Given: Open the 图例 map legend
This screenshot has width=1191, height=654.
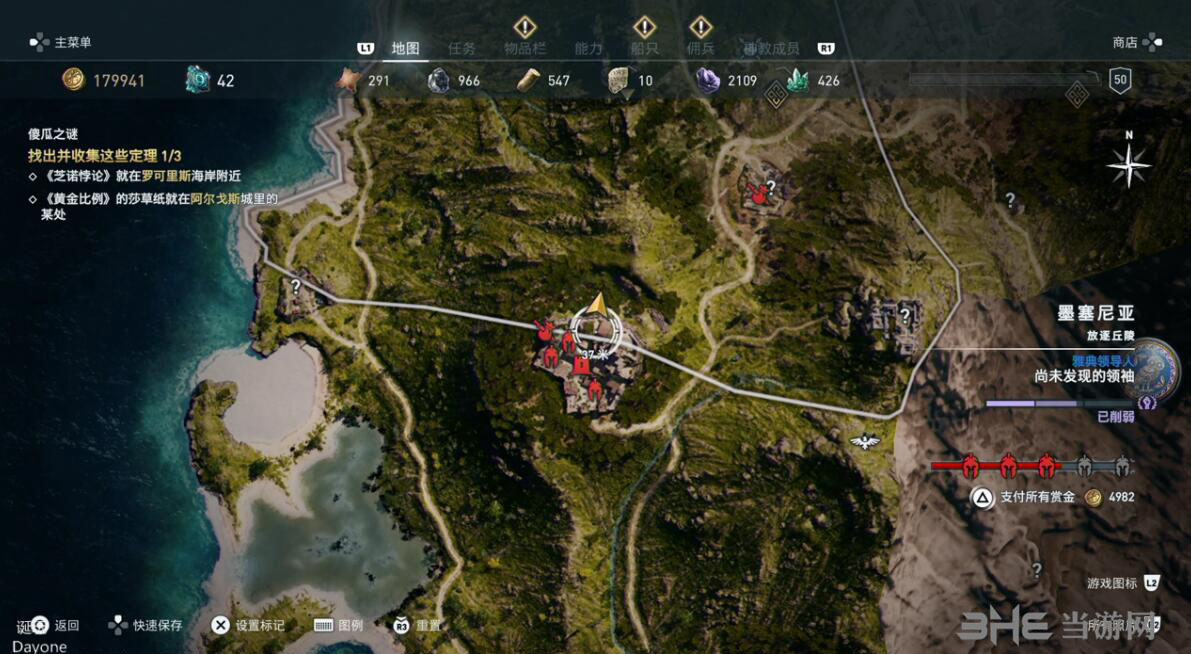Looking at the screenshot, I should click(350, 625).
